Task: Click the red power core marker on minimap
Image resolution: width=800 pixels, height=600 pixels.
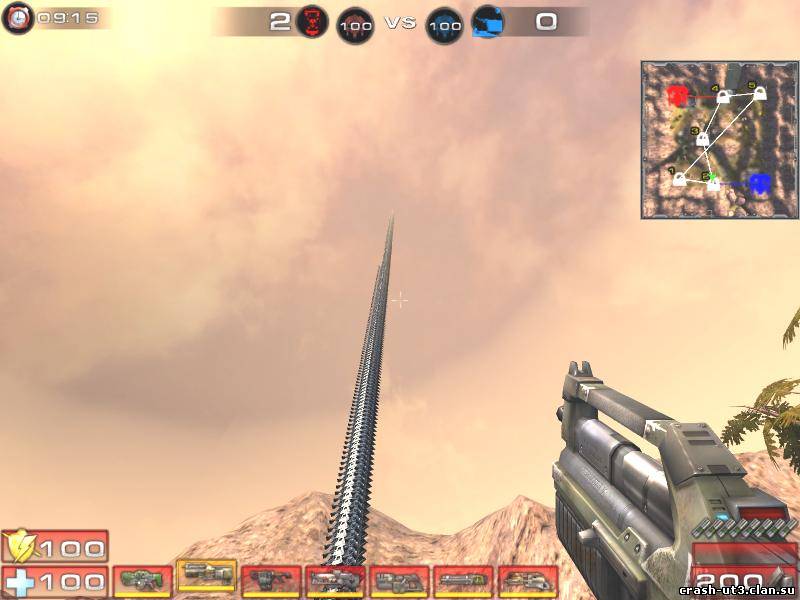Action: [678, 96]
